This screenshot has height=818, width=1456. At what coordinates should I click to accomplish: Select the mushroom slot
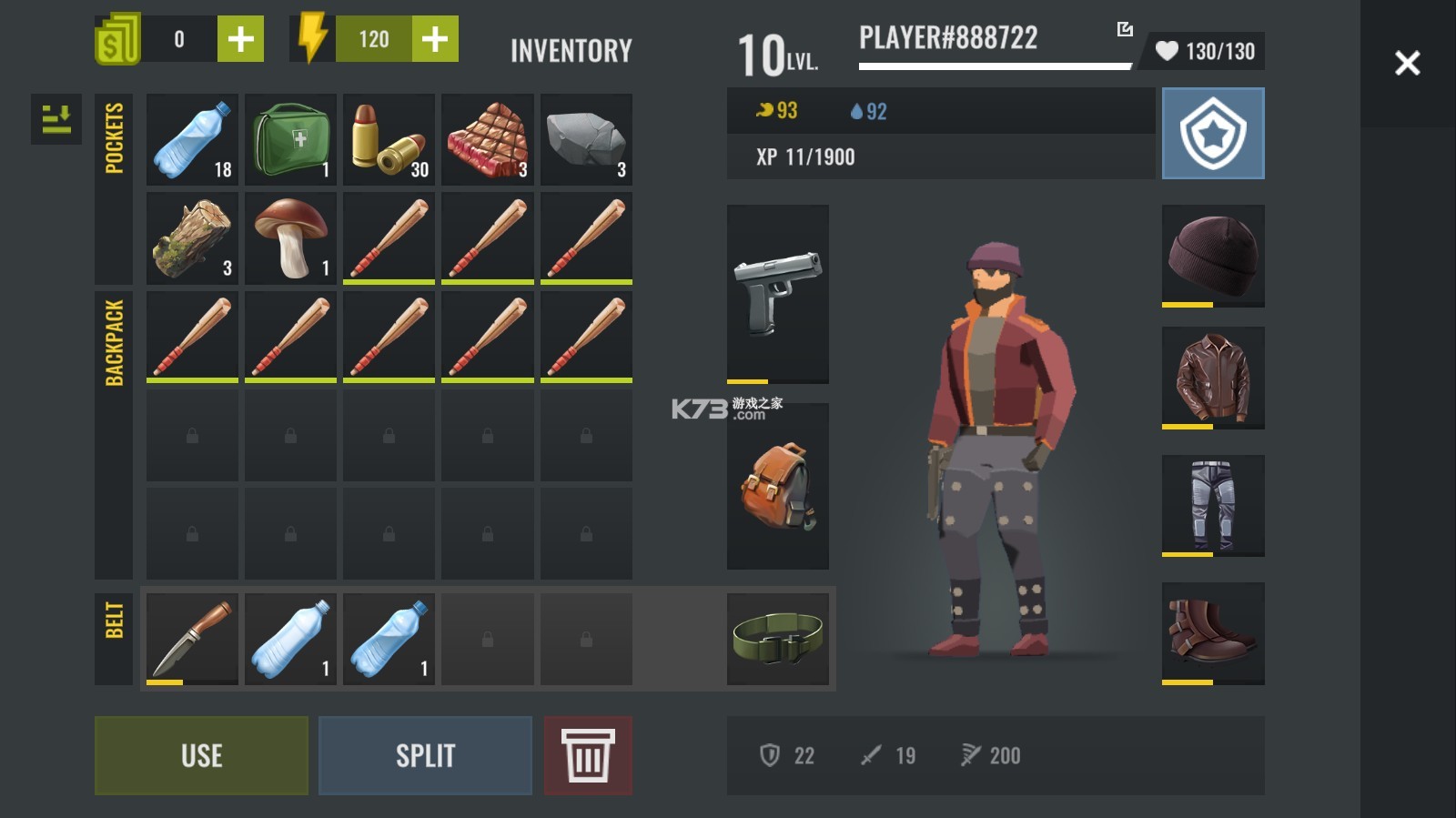[290, 238]
